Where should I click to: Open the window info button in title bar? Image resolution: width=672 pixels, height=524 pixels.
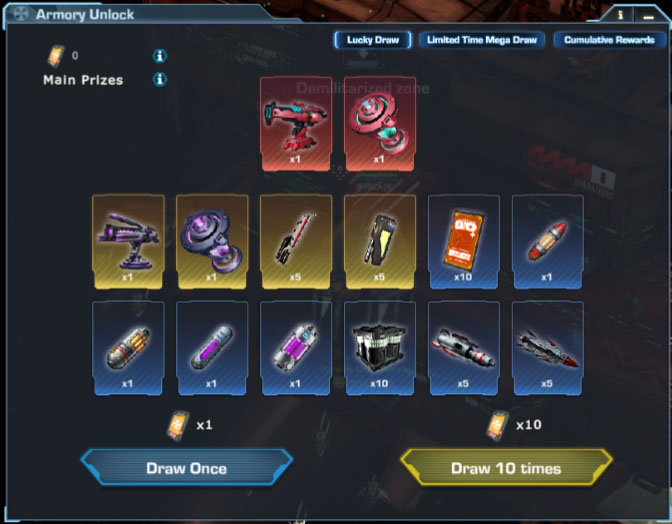(621, 15)
